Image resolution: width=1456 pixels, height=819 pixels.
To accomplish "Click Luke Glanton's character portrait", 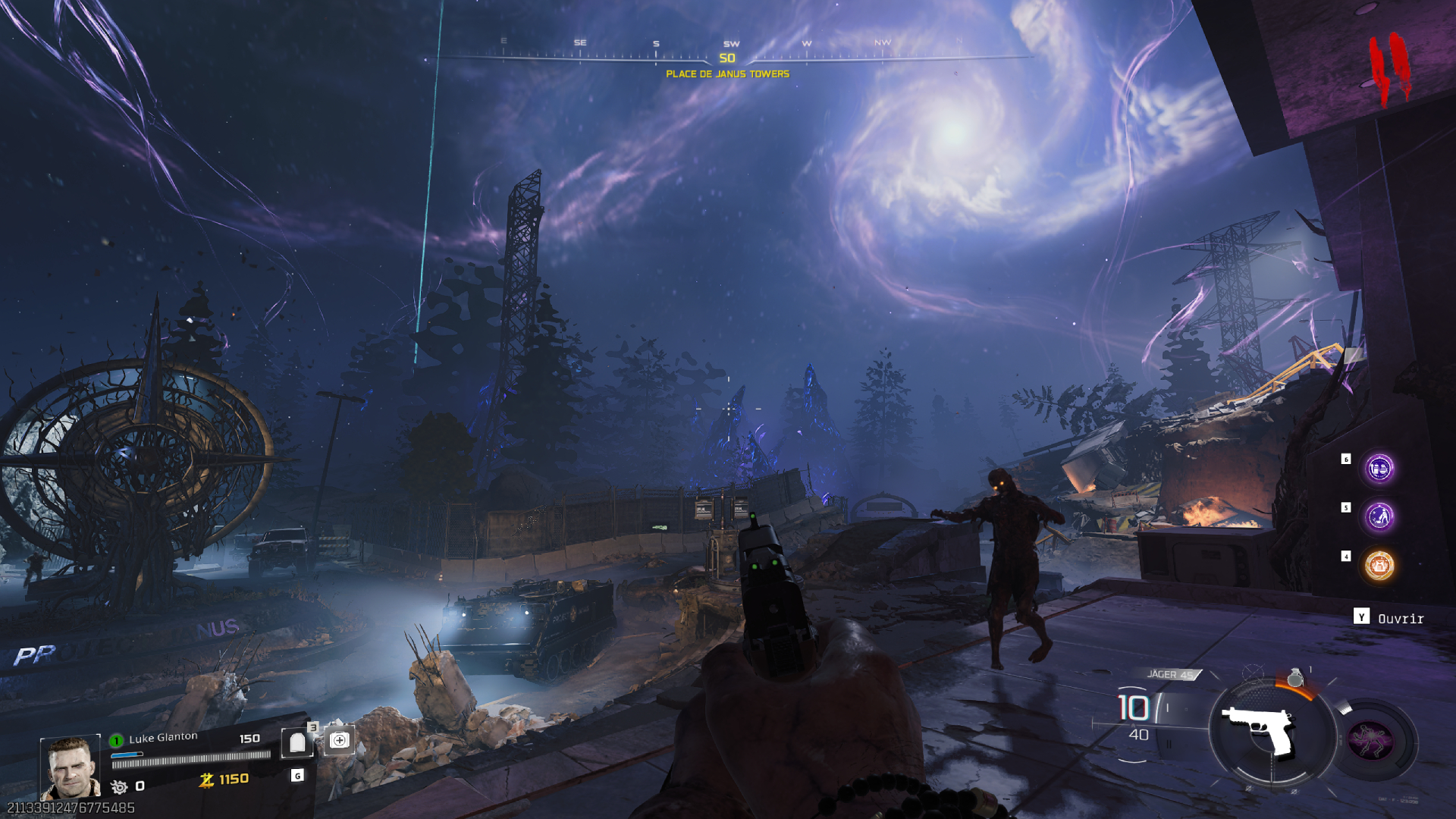I will coord(70,767).
